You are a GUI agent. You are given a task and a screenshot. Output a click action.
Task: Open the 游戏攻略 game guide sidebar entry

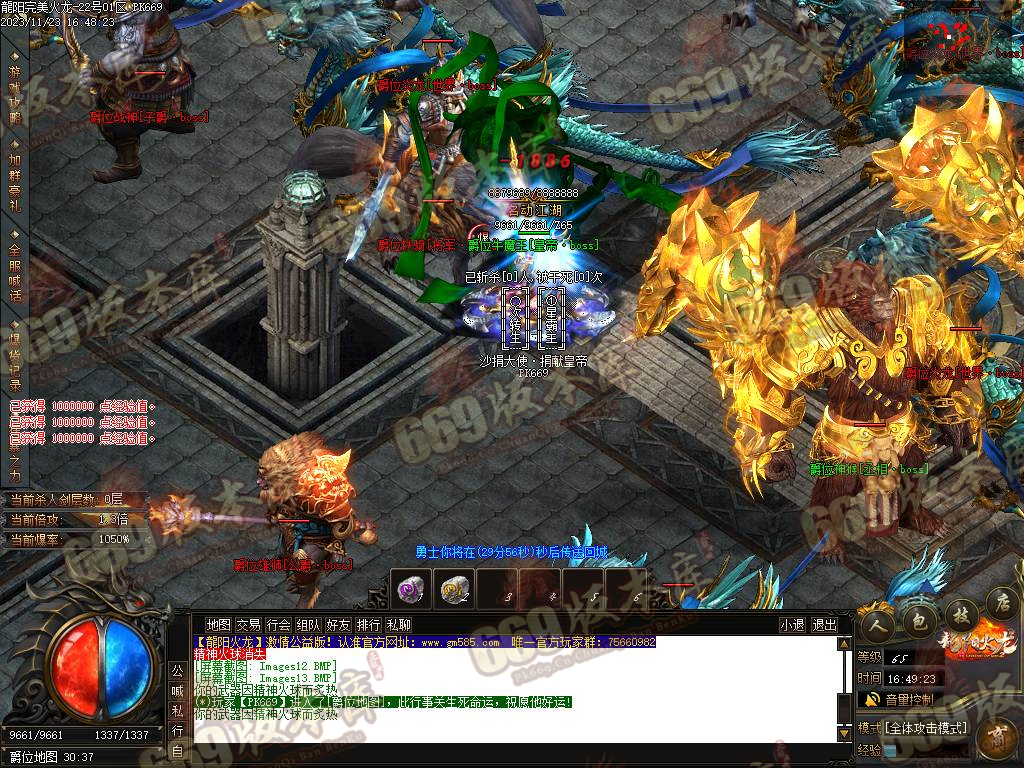[14, 95]
